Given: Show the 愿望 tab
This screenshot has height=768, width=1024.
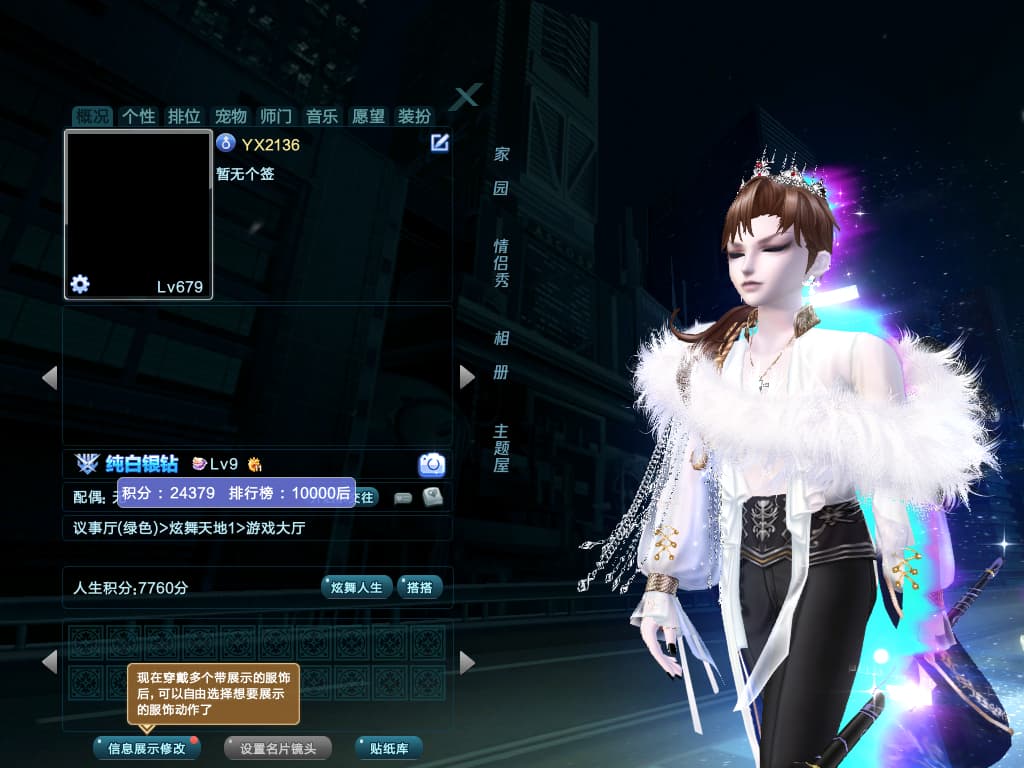Looking at the screenshot, I should (368, 116).
